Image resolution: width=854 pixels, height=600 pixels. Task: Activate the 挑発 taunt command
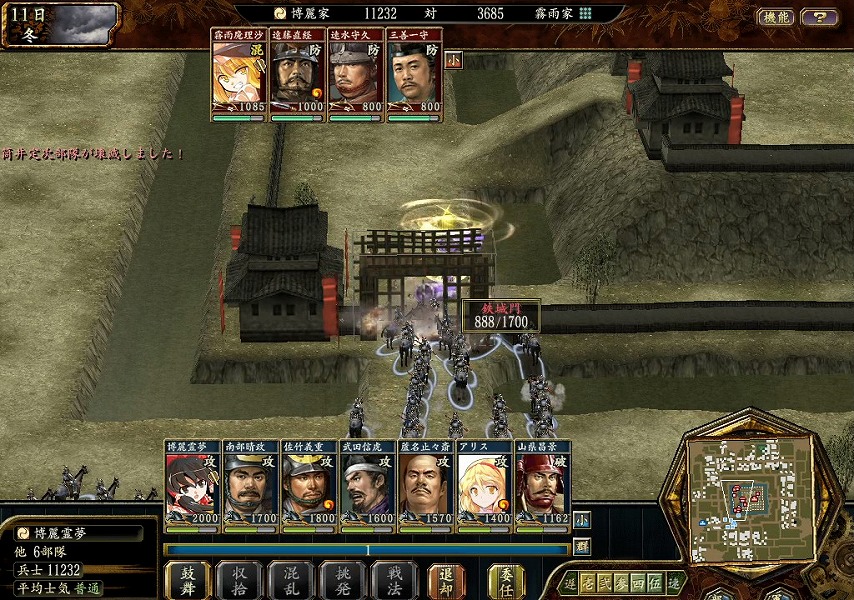pos(343,580)
